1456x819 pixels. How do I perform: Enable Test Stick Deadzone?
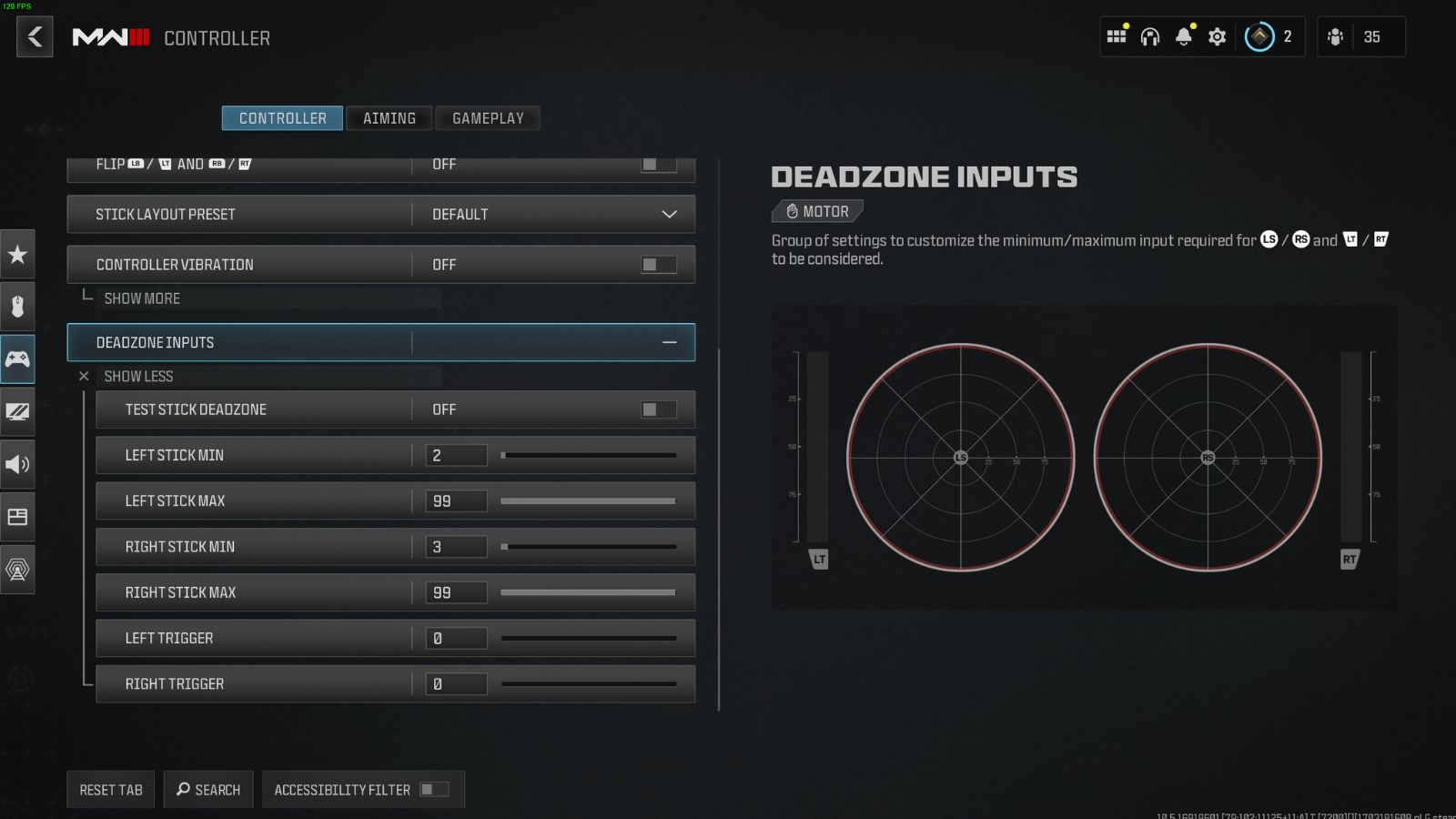(x=657, y=409)
